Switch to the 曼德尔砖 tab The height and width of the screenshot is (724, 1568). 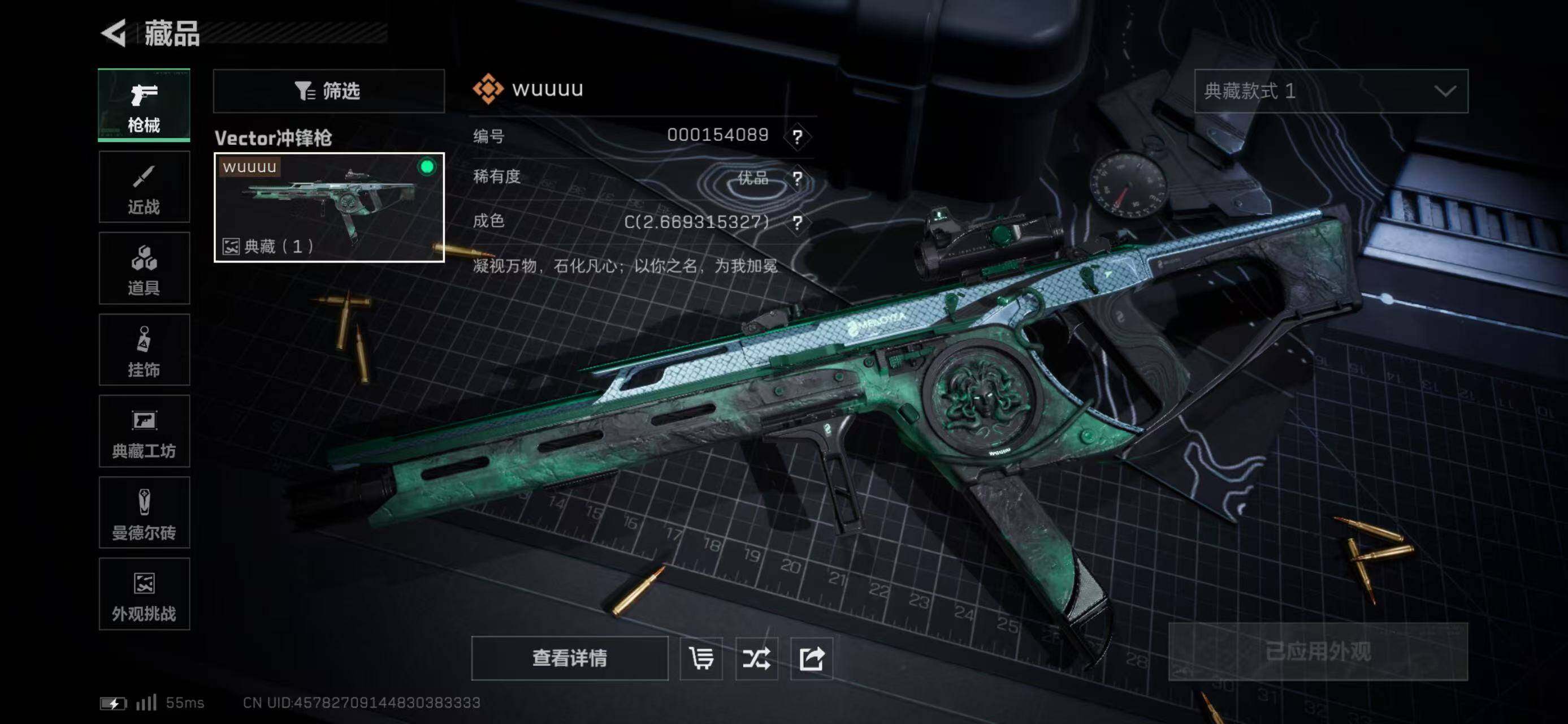click(144, 514)
